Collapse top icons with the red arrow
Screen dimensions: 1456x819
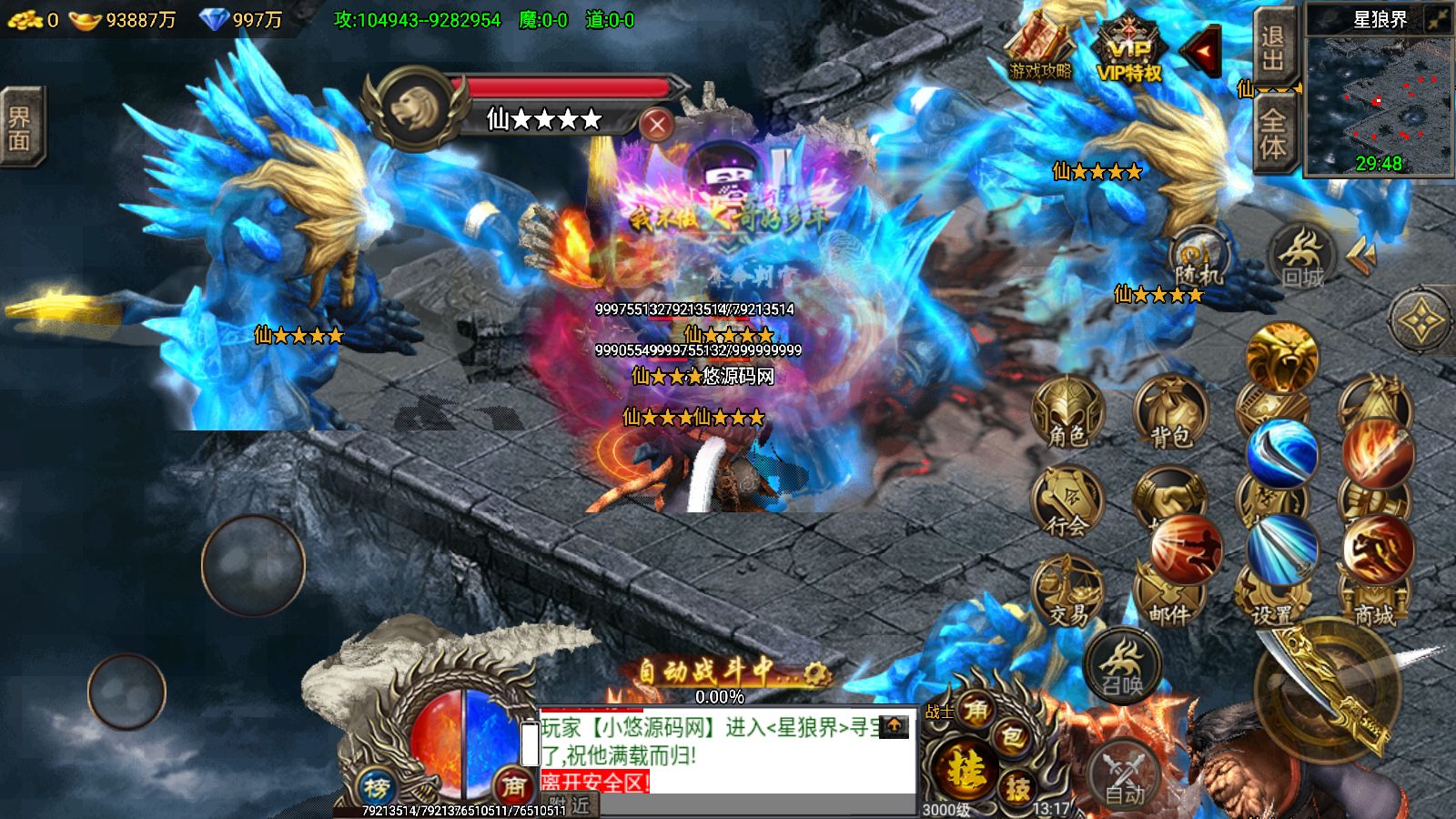(x=1203, y=53)
